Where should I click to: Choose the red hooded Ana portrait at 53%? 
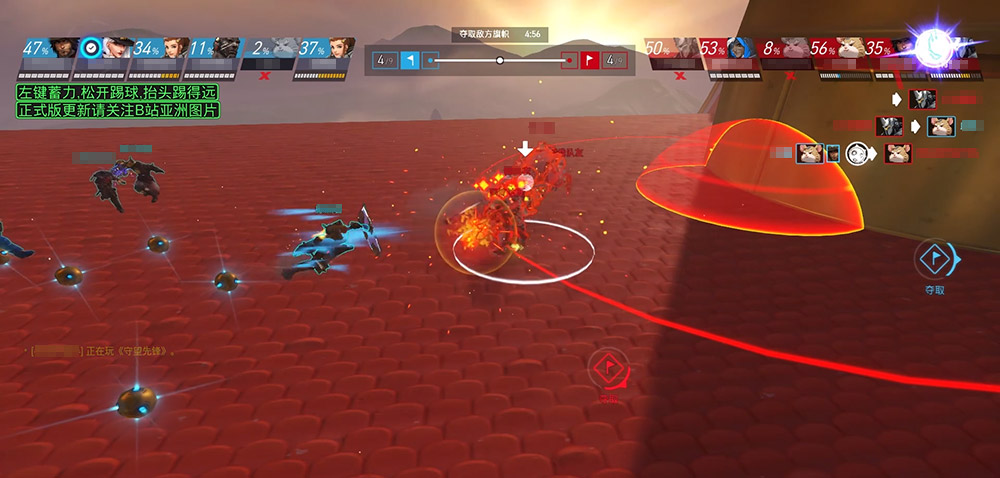click(x=741, y=49)
